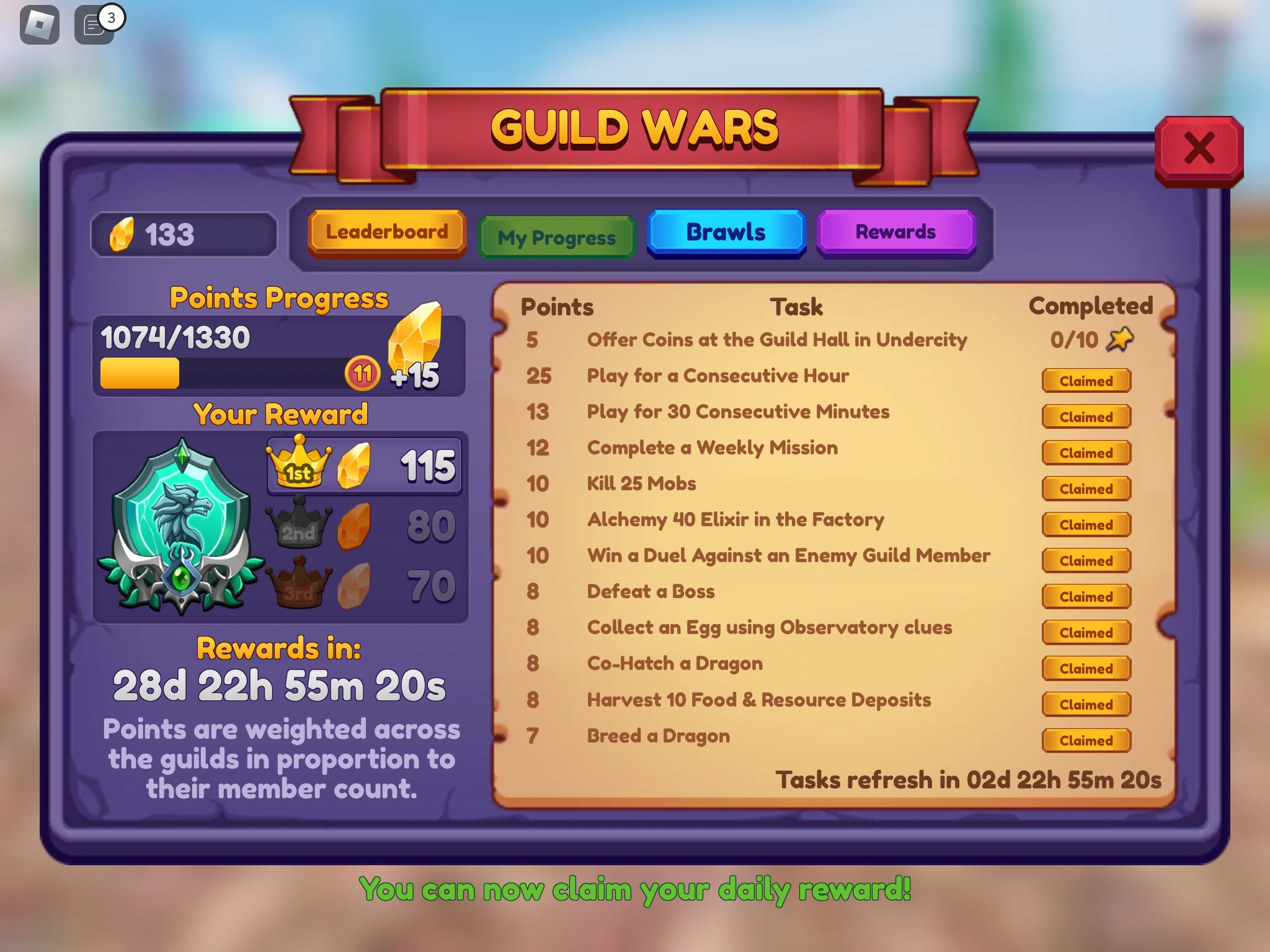Switch to the Rewards tab

pos(896,232)
